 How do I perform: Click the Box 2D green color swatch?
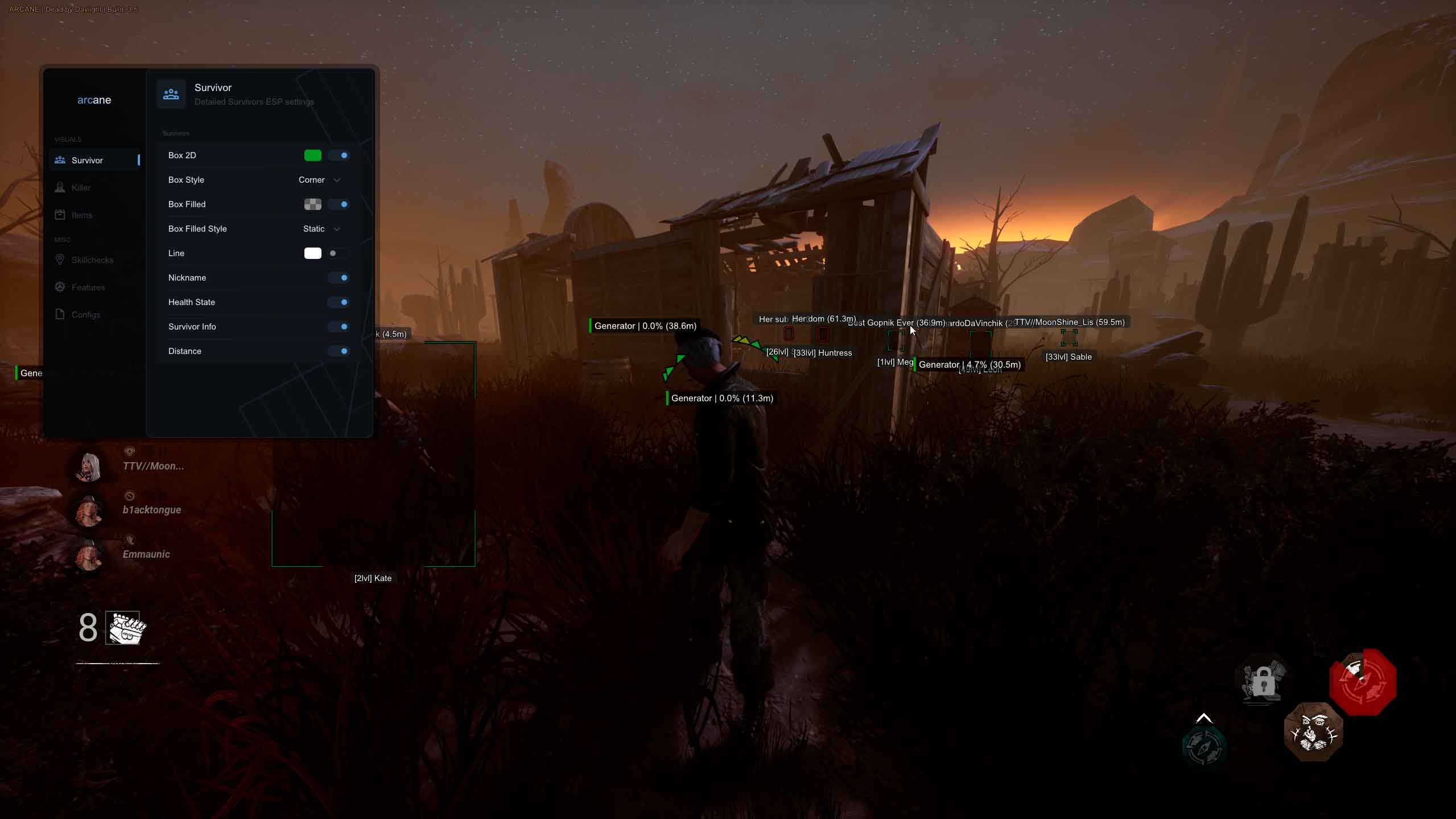[314, 155]
